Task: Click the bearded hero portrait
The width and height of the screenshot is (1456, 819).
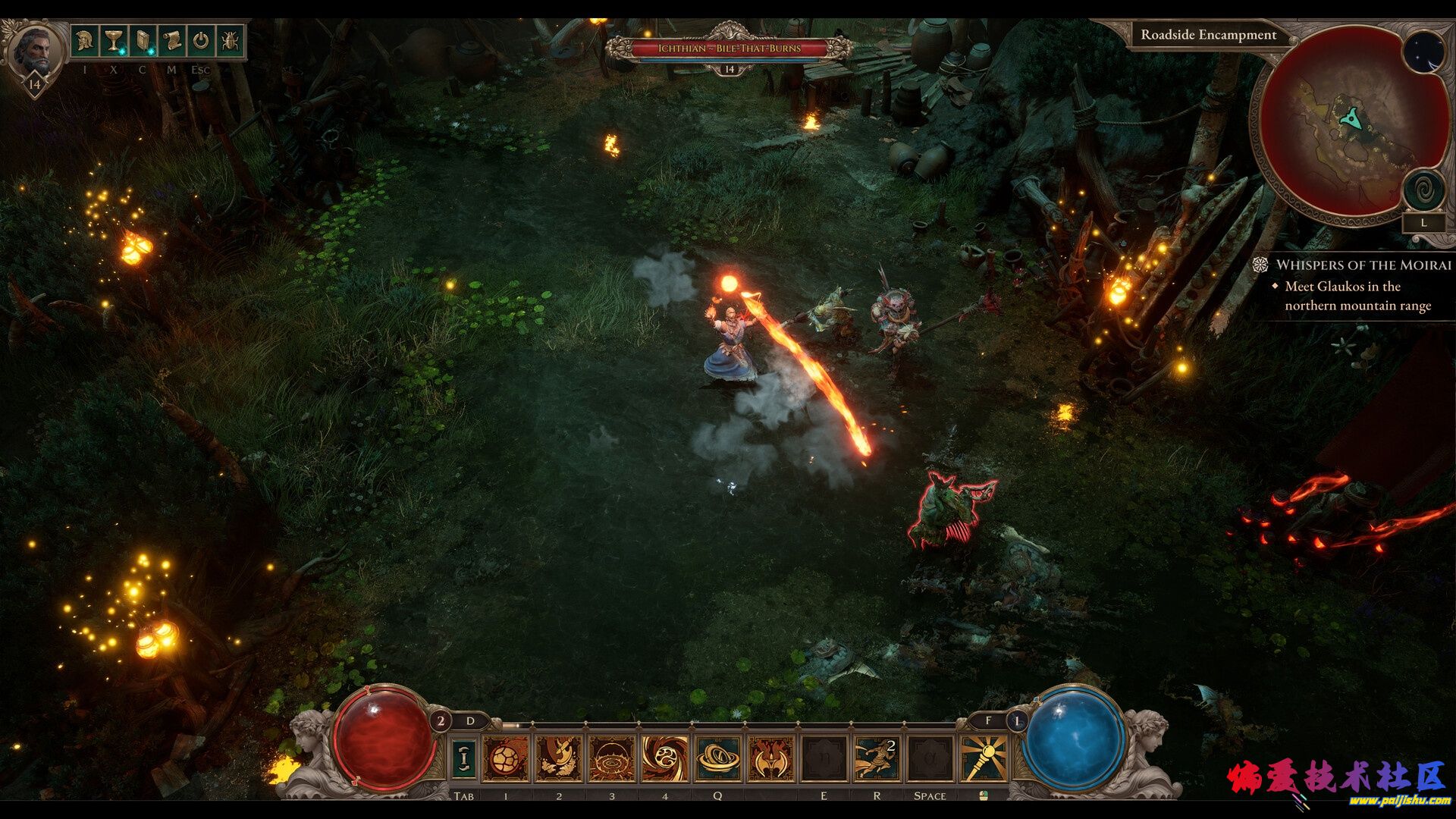Action: [35, 50]
